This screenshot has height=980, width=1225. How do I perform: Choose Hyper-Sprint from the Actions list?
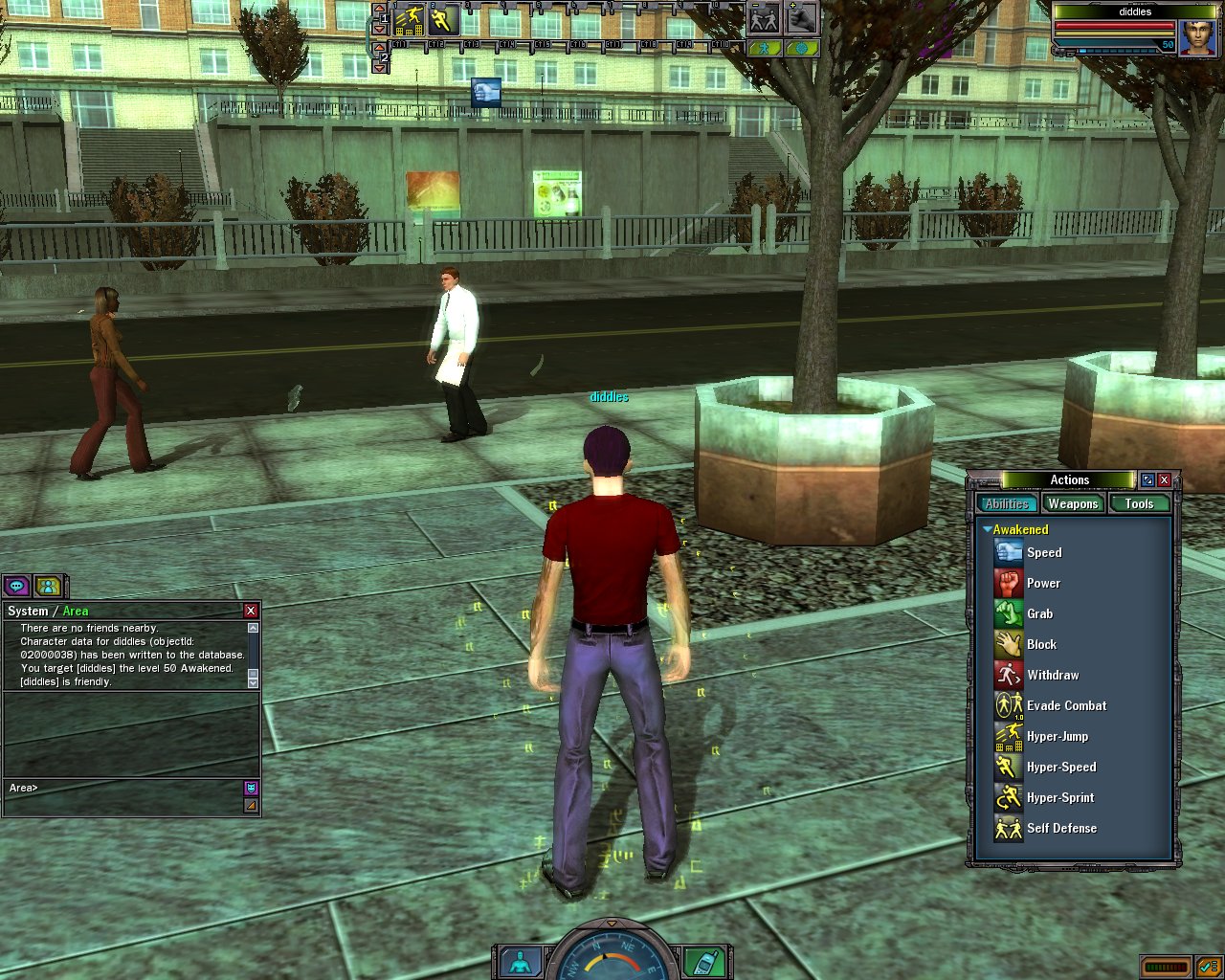coord(1059,797)
